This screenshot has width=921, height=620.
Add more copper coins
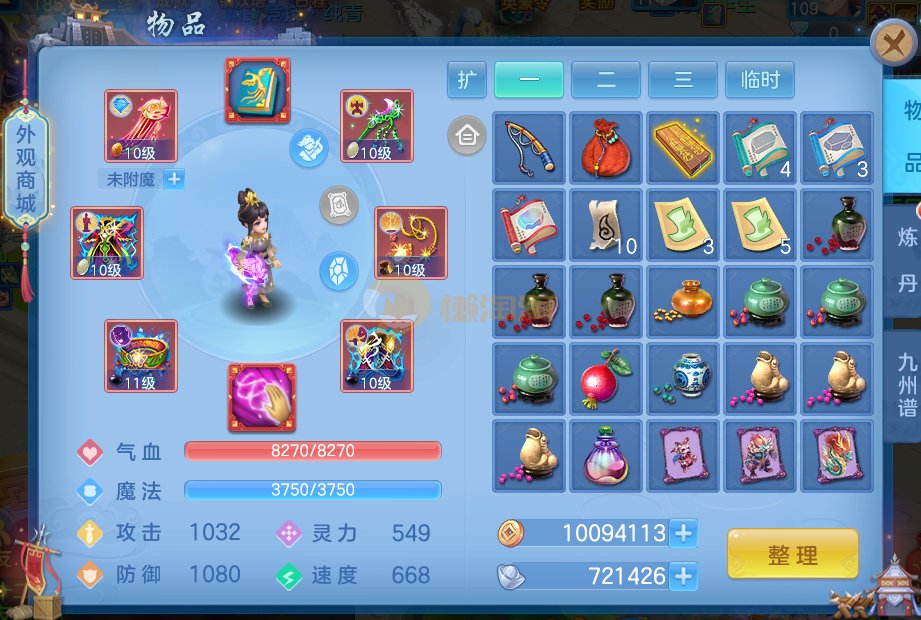(684, 533)
